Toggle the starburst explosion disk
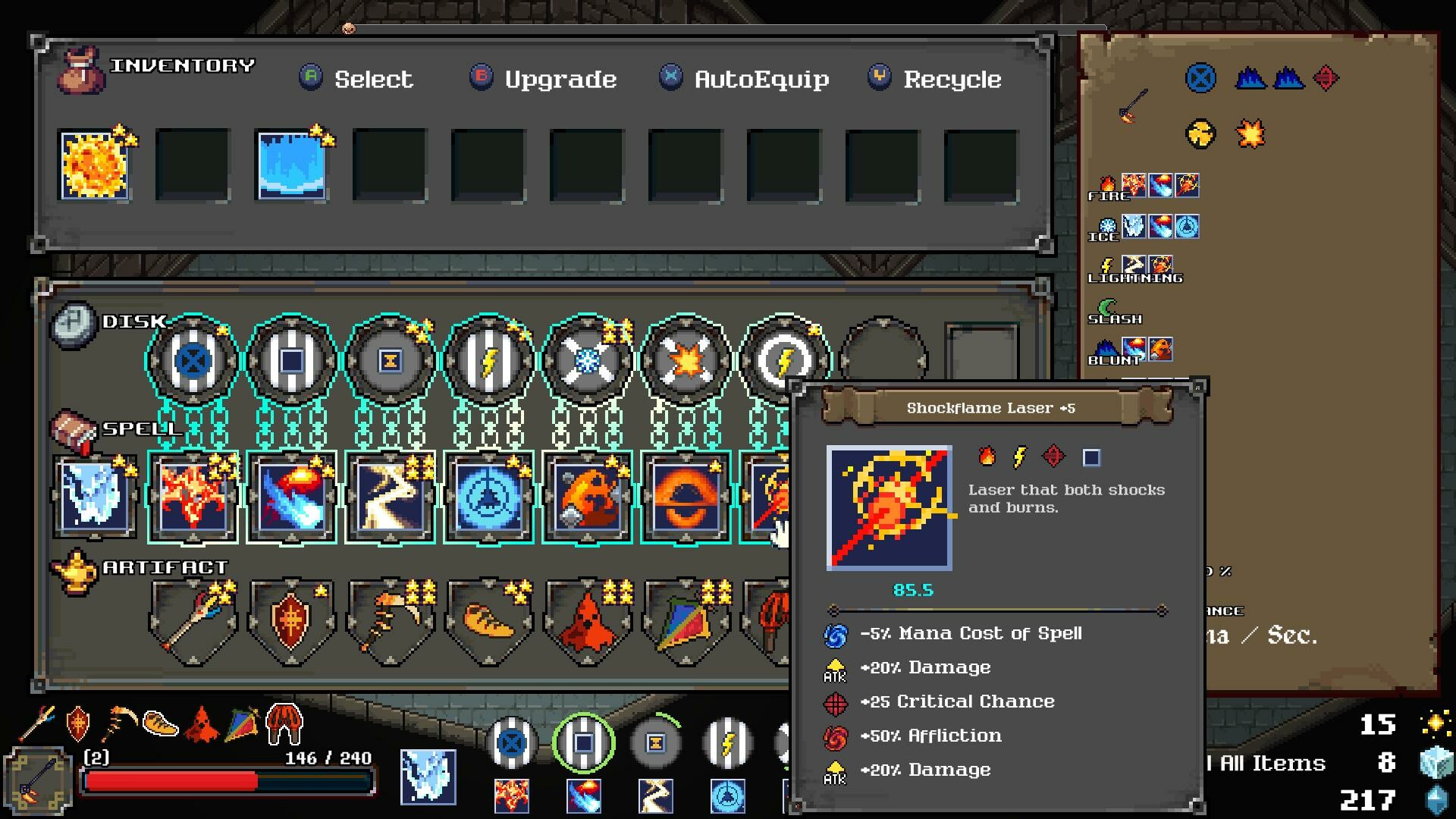 pyautogui.click(x=686, y=362)
